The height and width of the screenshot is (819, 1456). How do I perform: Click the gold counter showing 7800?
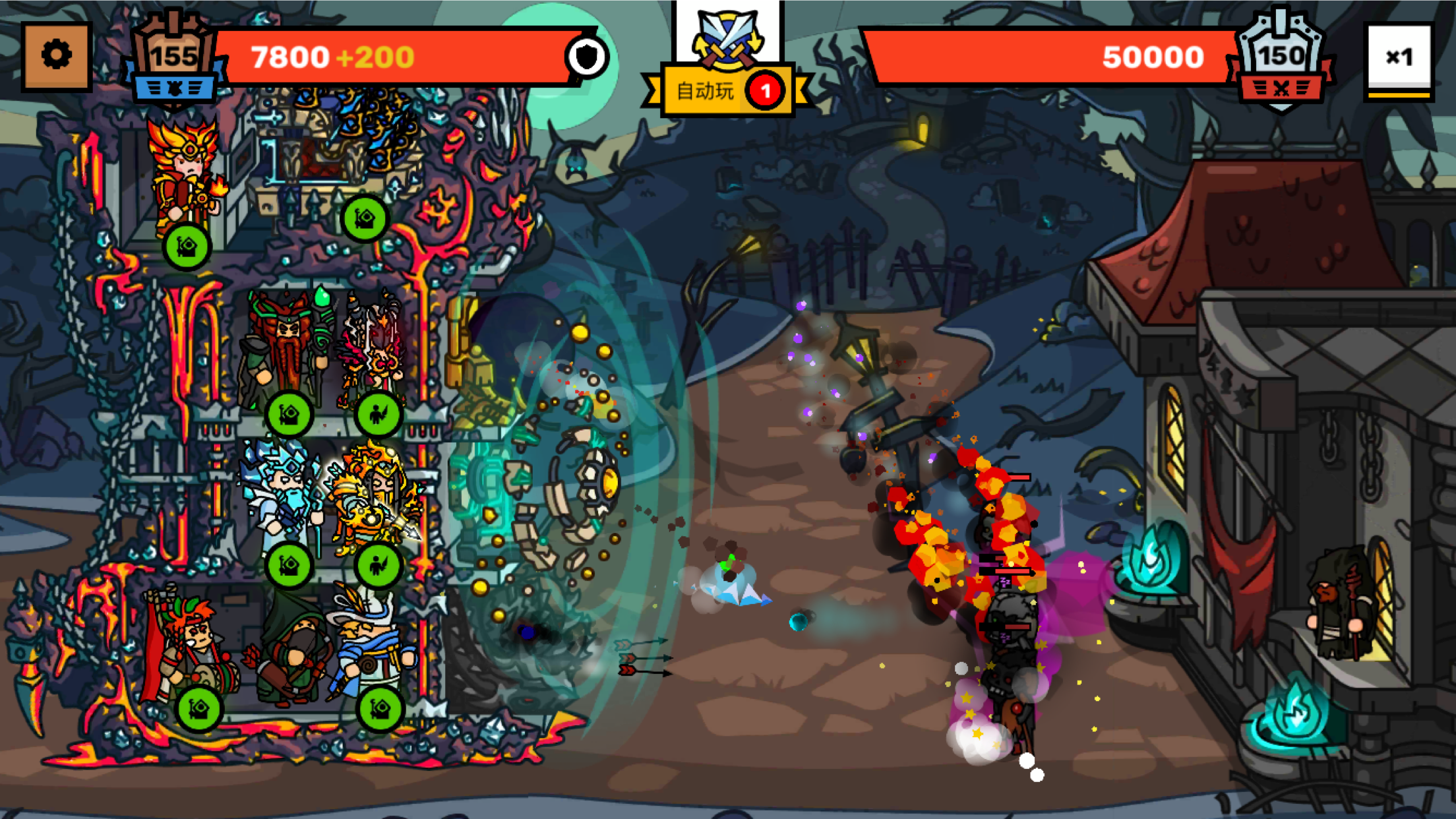290,58
